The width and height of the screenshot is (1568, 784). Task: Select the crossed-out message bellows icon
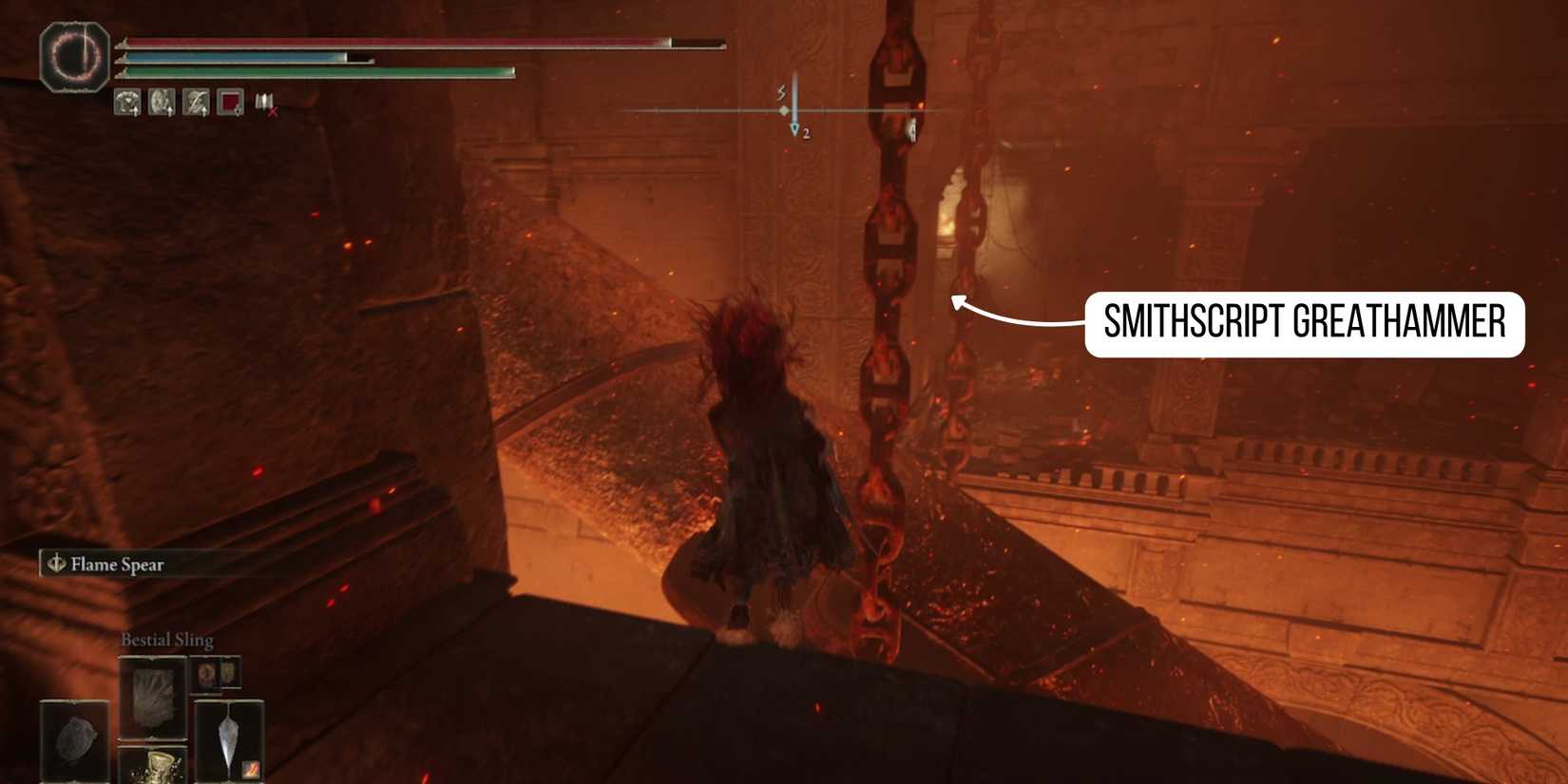coord(265,105)
